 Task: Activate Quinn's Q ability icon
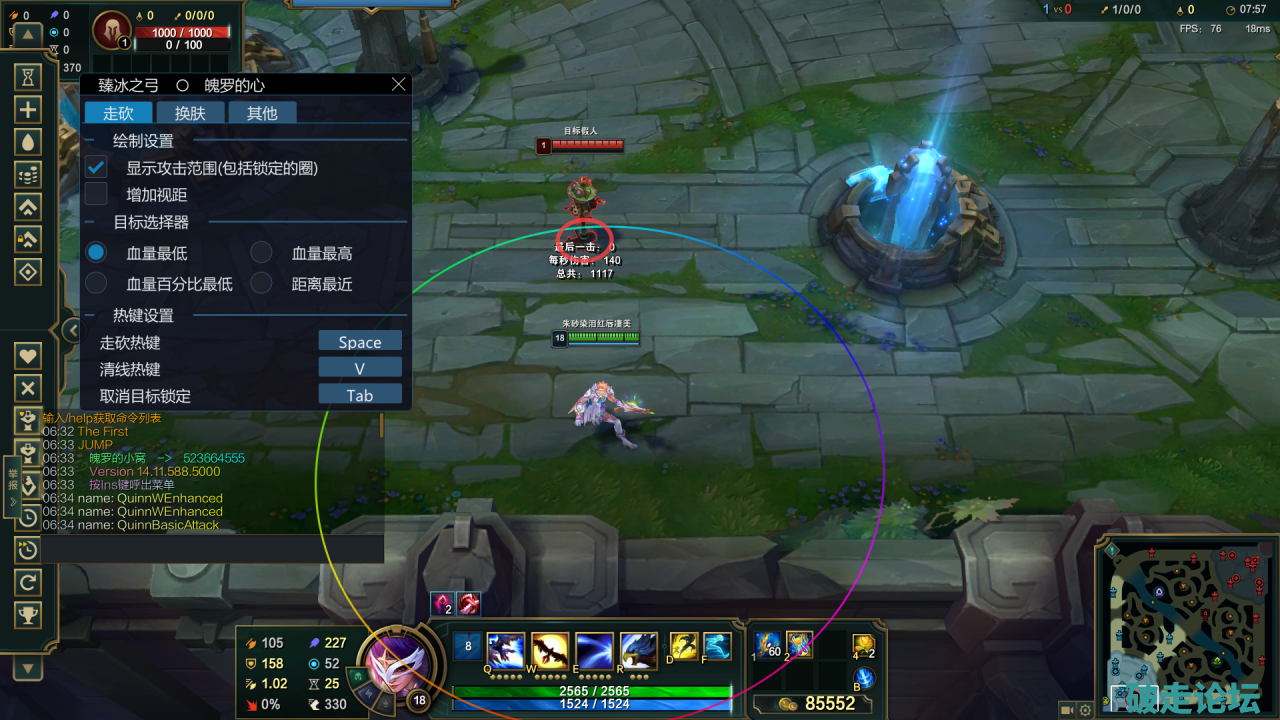point(506,651)
